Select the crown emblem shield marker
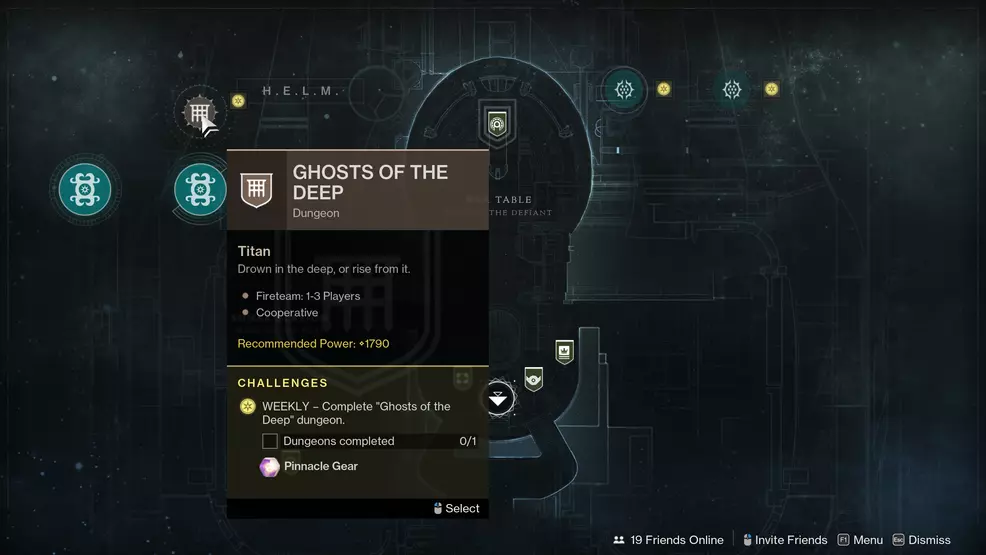986x555 pixels. 564,351
